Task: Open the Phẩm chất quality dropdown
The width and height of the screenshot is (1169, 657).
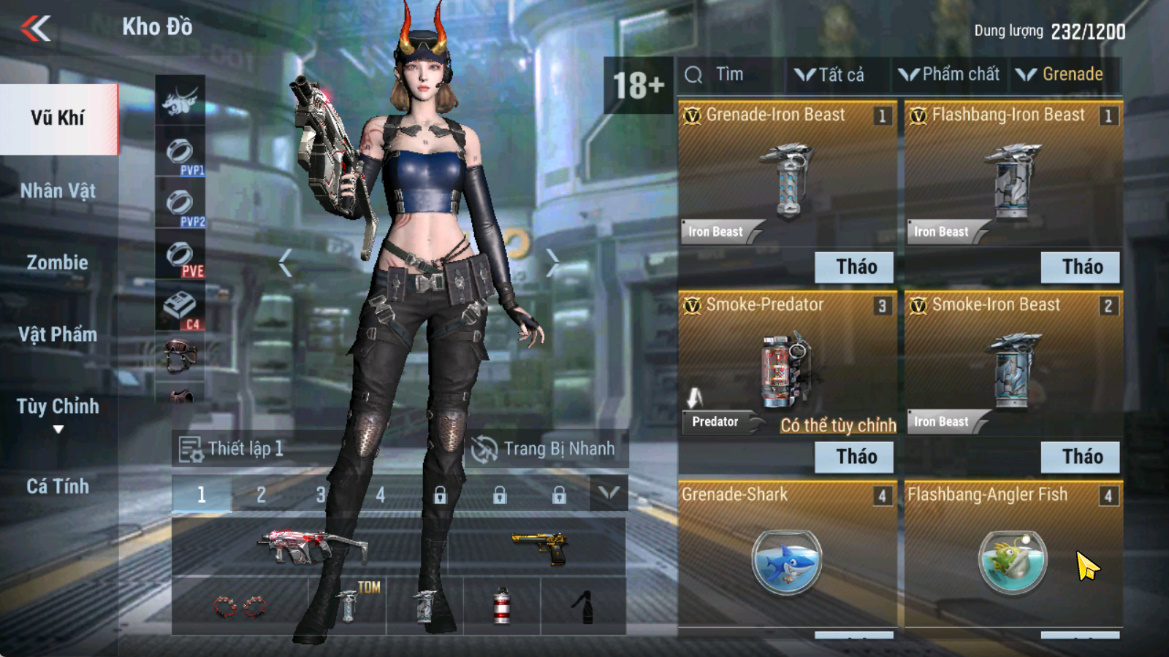Action: coord(949,75)
